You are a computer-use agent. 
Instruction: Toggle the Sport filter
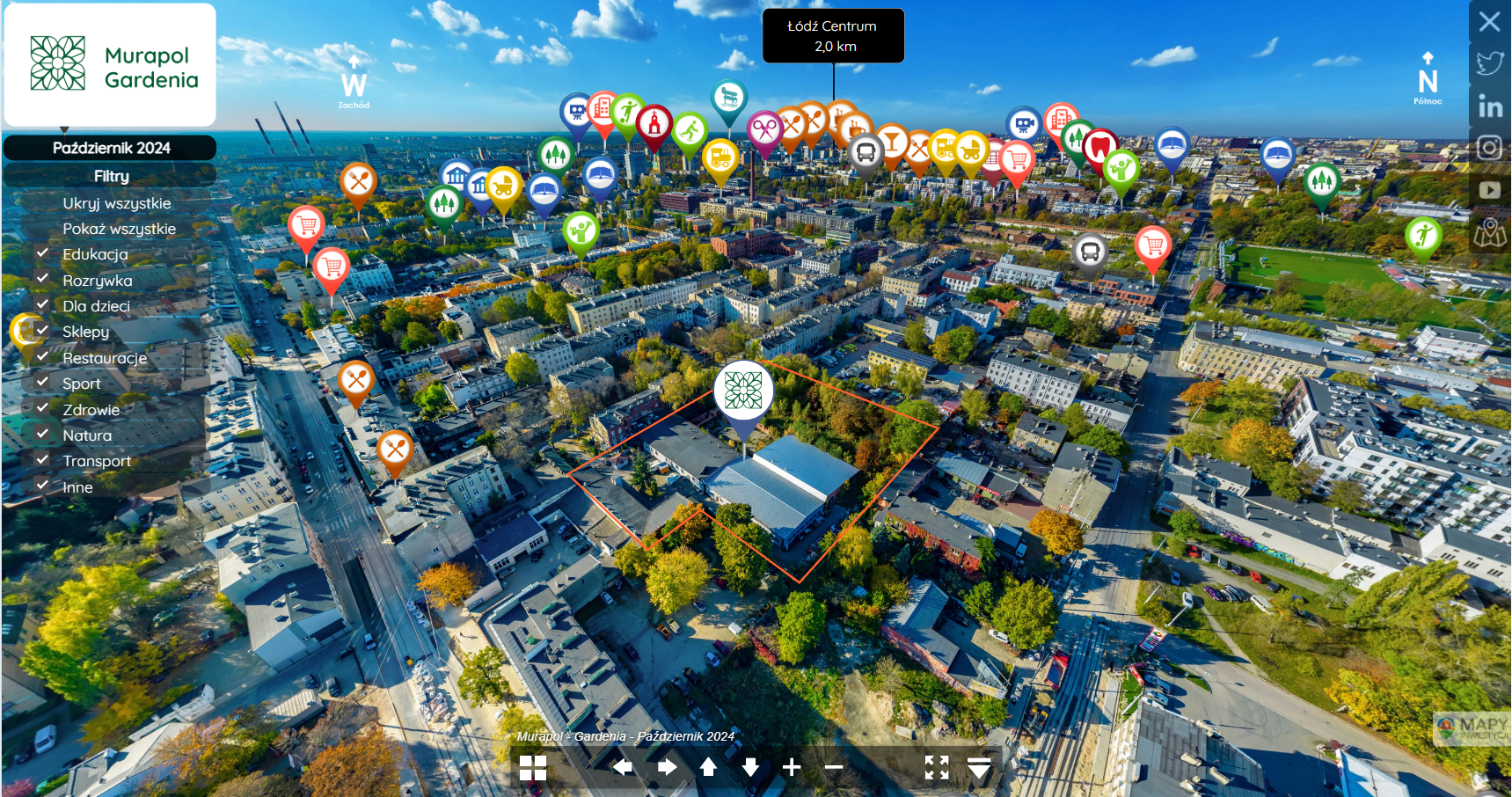coord(42,382)
